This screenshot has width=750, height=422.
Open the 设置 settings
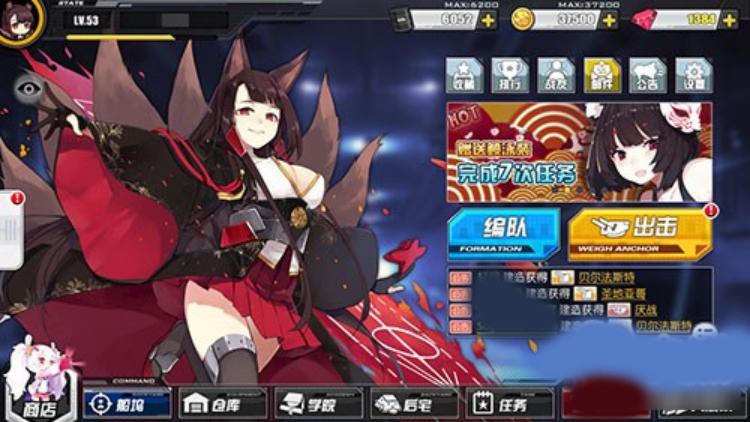click(x=694, y=75)
